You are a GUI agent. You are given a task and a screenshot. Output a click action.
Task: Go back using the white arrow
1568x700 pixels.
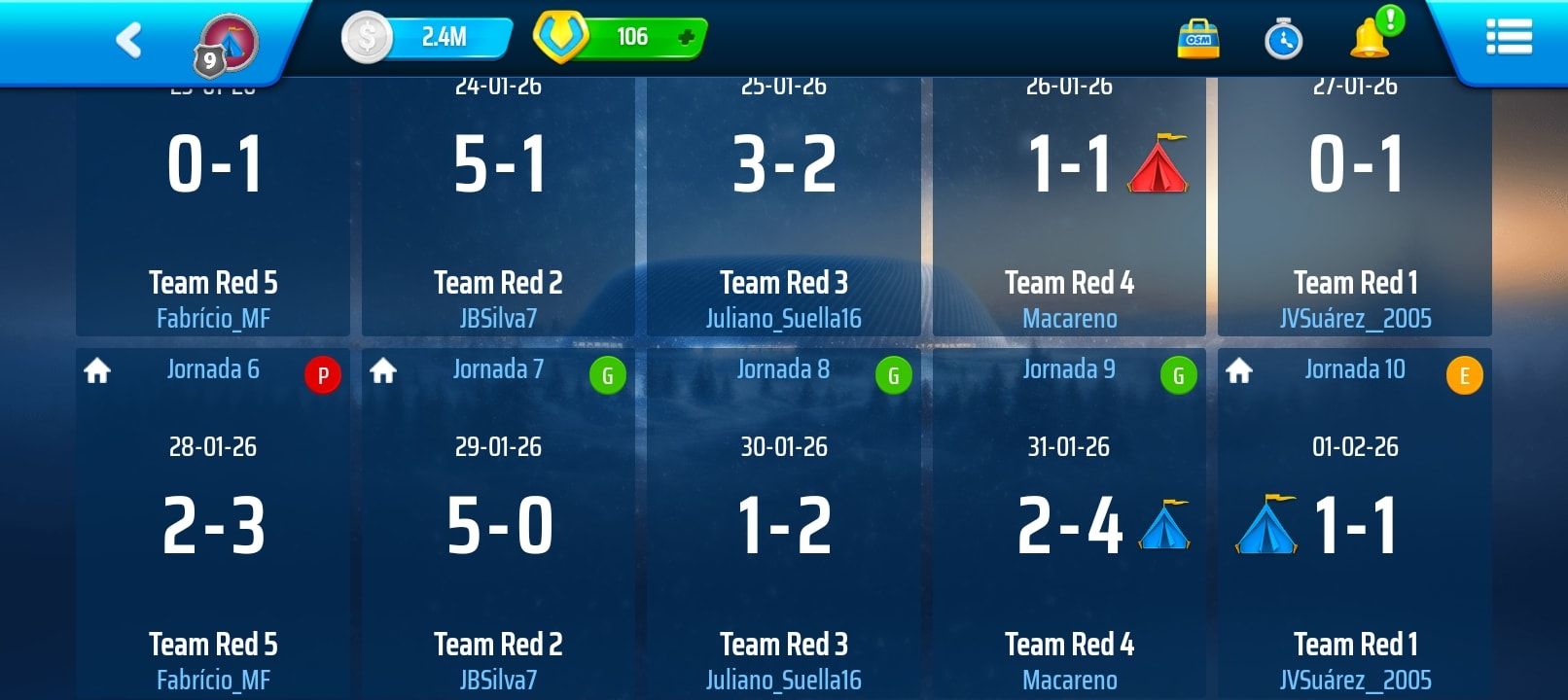coord(129,41)
